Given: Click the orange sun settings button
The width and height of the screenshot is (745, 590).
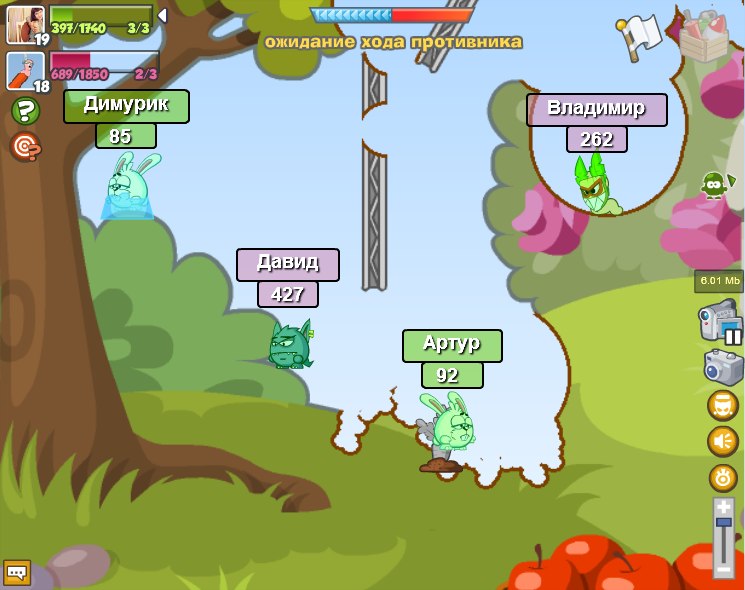Looking at the screenshot, I should [x=723, y=478].
